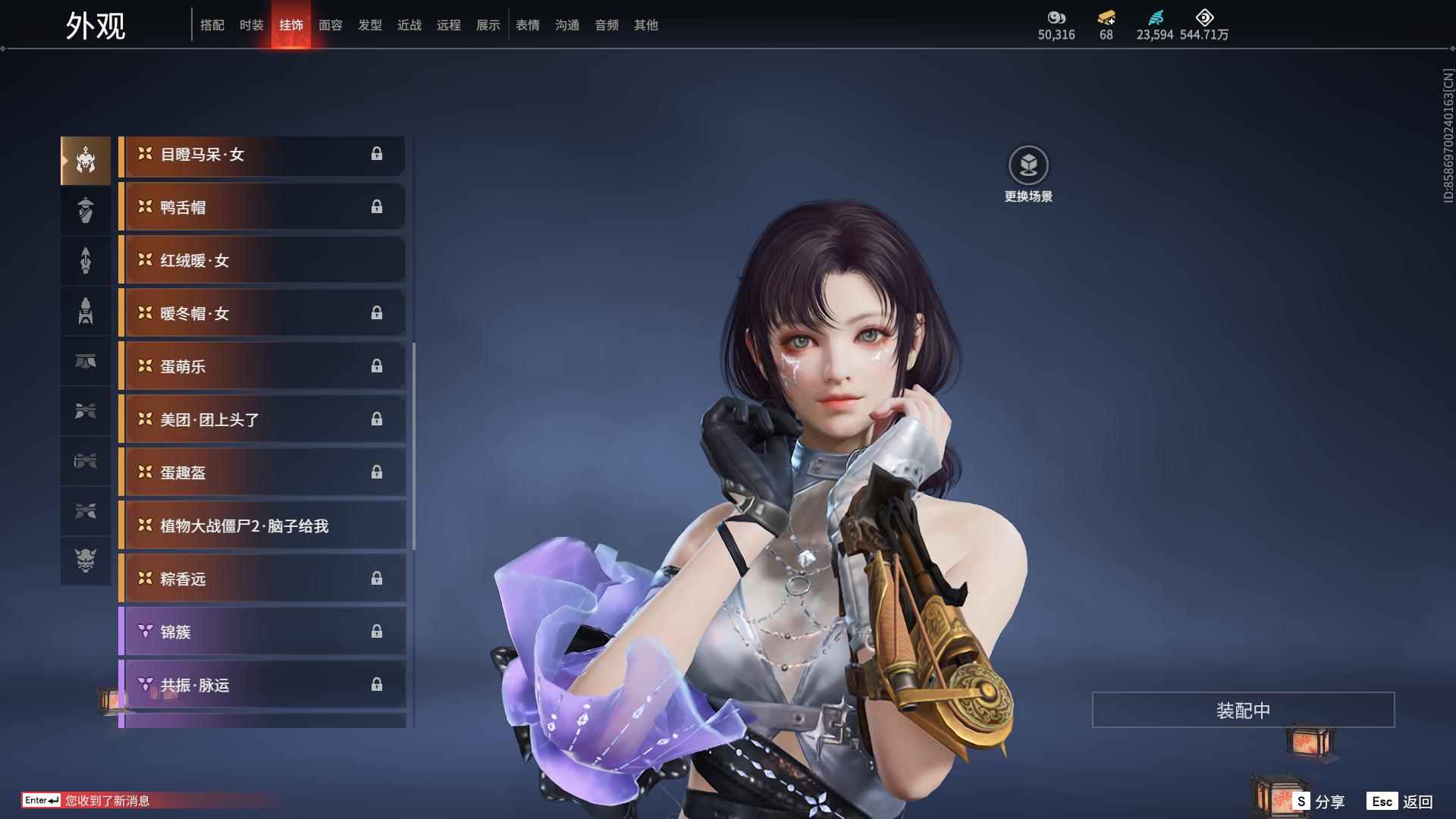Select the 目瞪马呆·女 accessory
The height and width of the screenshot is (819, 1456).
[262, 155]
